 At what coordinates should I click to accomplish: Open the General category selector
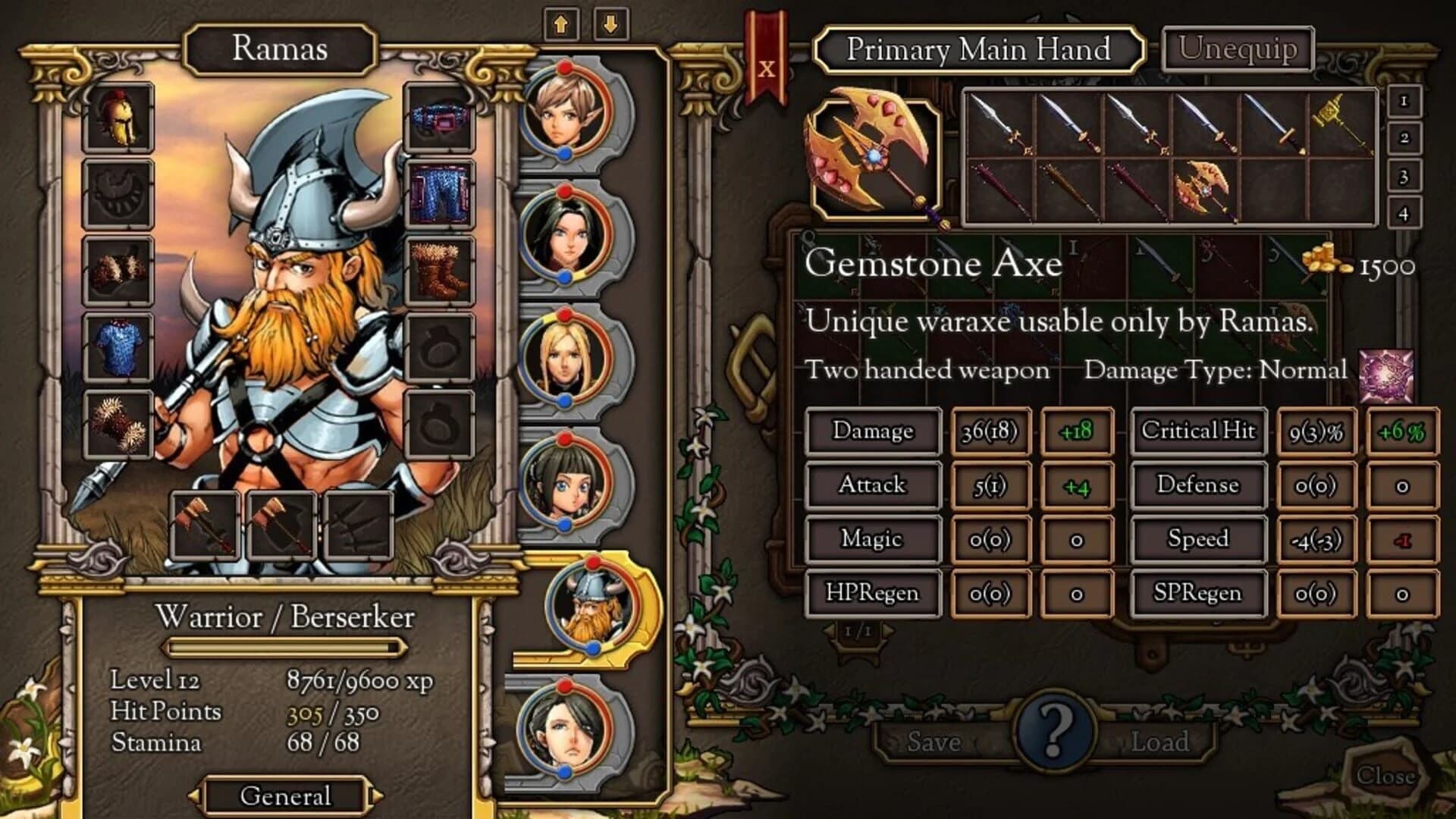[x=284, y=796]
